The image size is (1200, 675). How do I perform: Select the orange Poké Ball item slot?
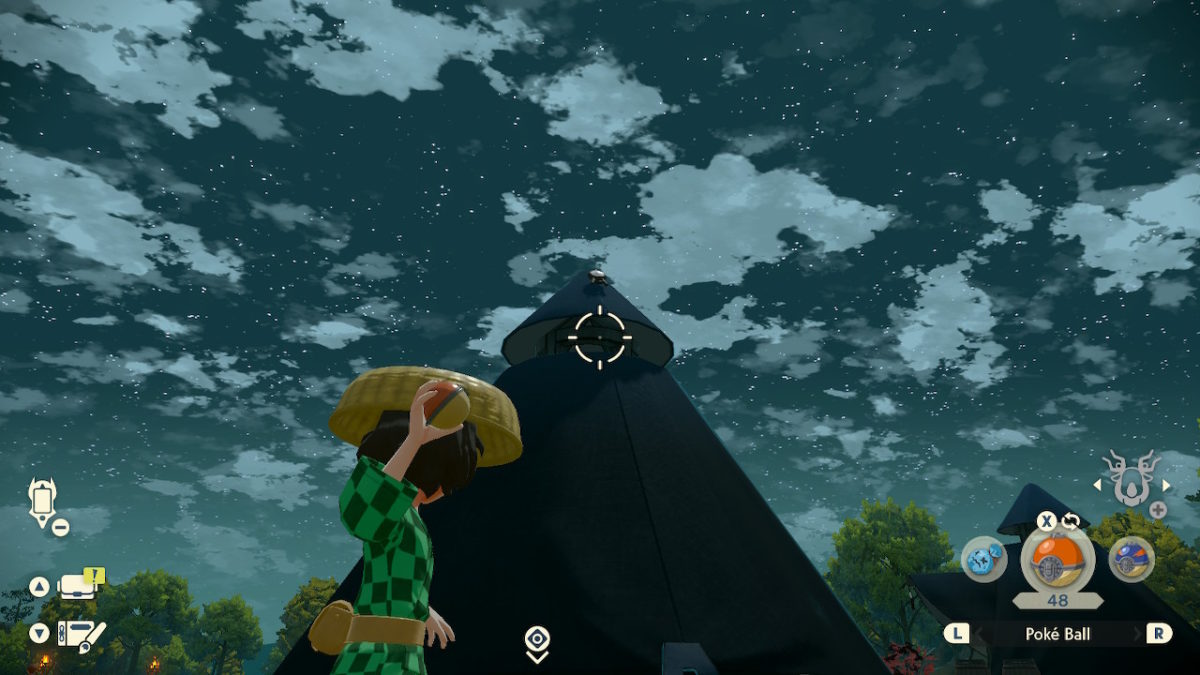click(x=1057, y=558)
